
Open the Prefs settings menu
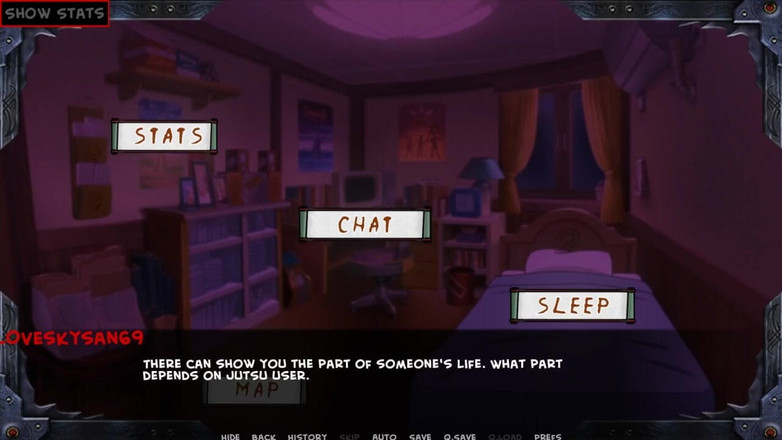[547, 436]
